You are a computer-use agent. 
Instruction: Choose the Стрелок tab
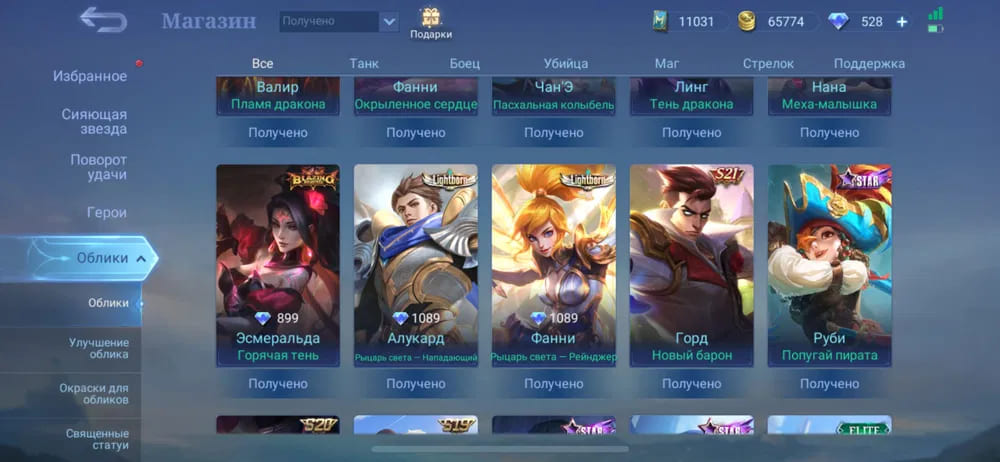768,64
